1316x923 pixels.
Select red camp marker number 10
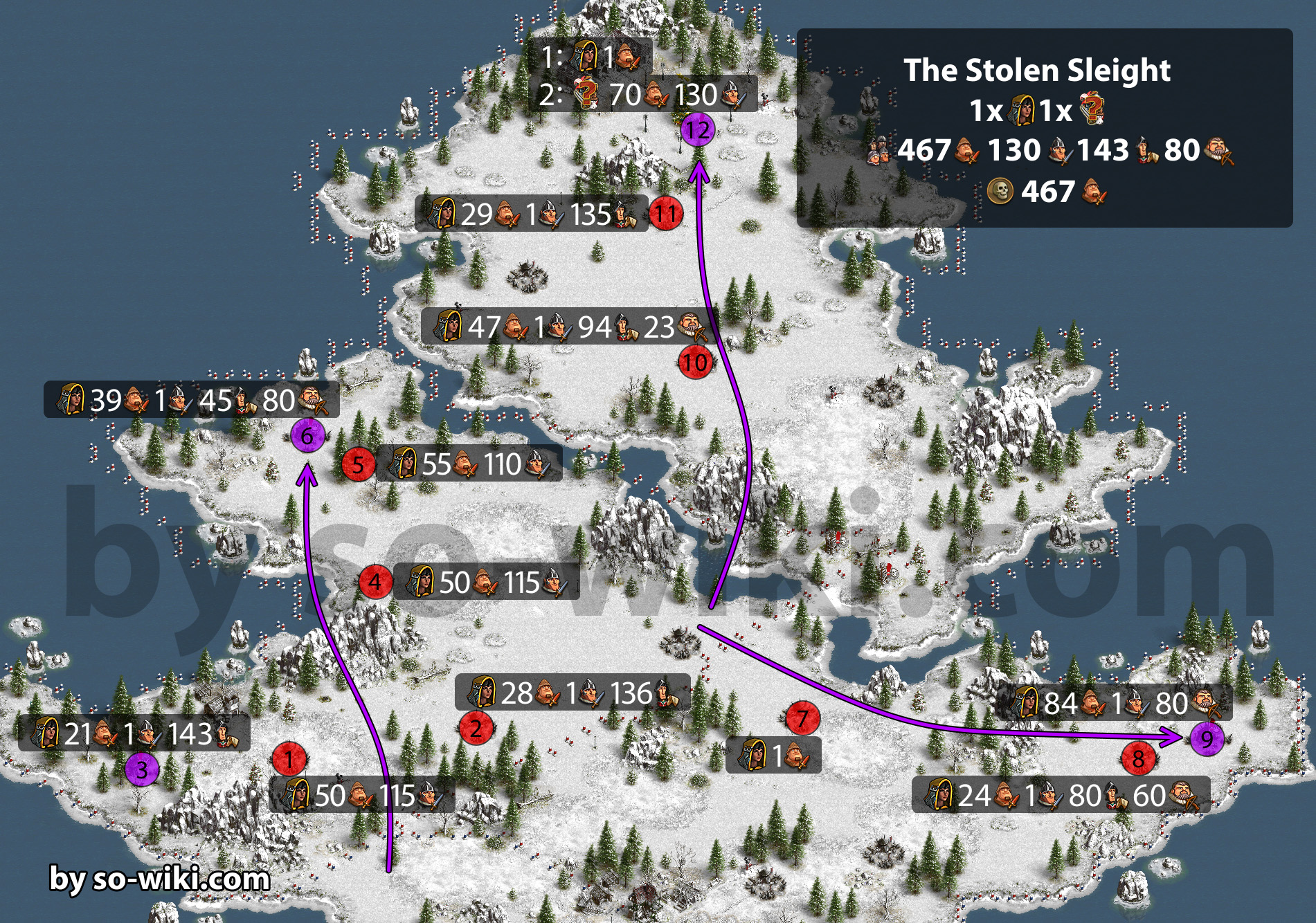coord(695,362)
